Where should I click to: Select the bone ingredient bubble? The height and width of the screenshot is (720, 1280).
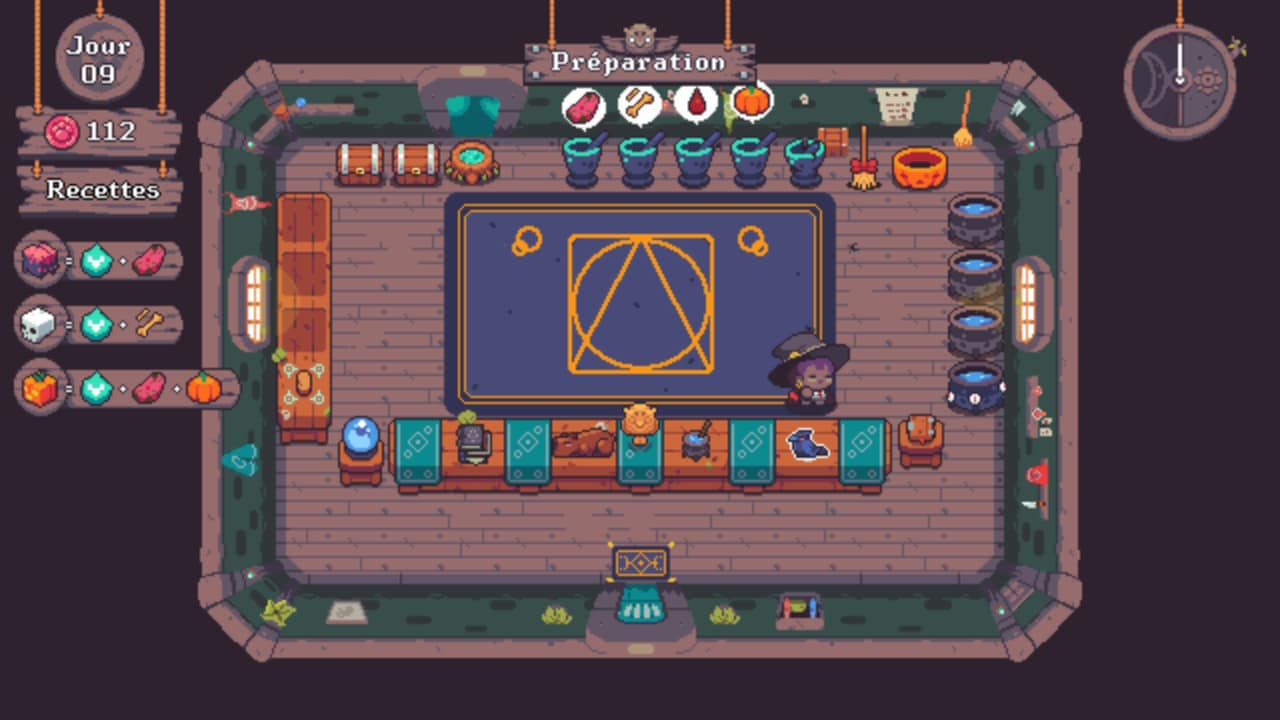point(639,103)
